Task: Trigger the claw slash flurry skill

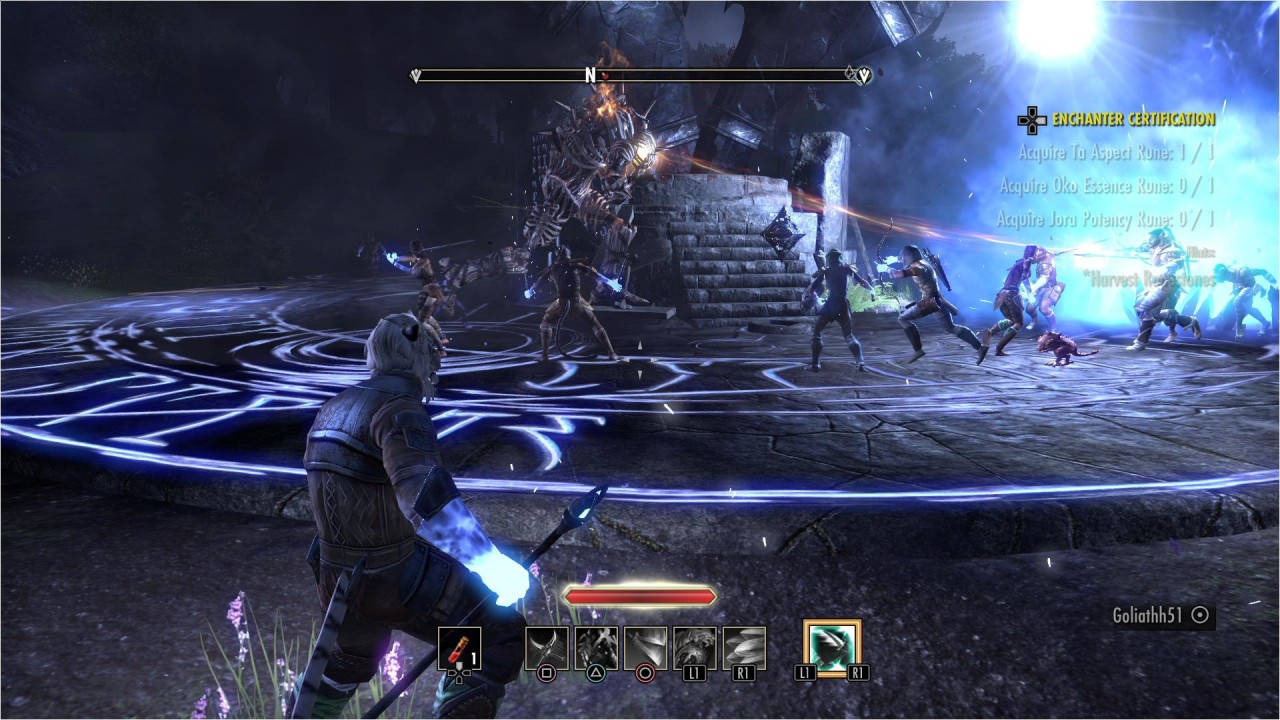Action: click(596, 648)
